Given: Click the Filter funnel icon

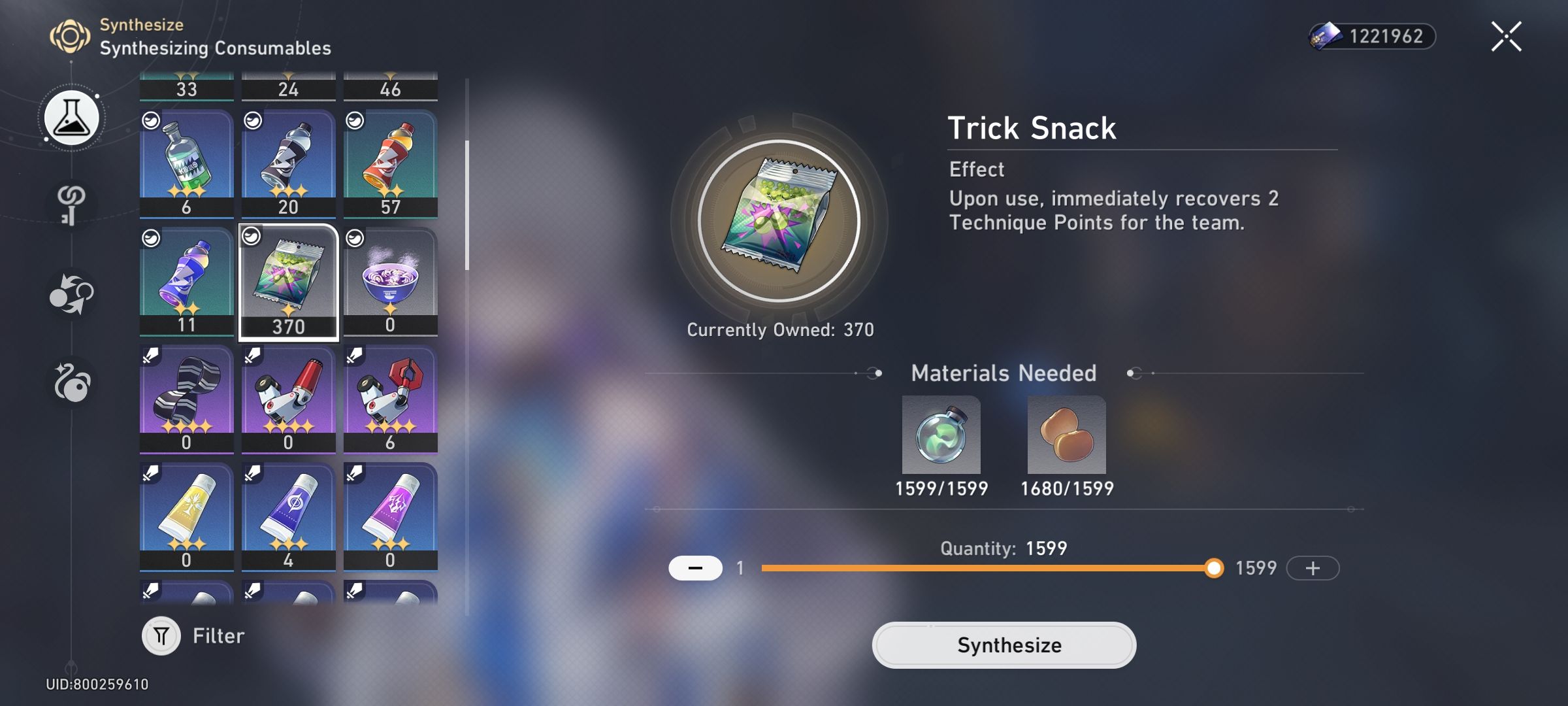Looking at the screenshot, I should (x=161, y=635).
